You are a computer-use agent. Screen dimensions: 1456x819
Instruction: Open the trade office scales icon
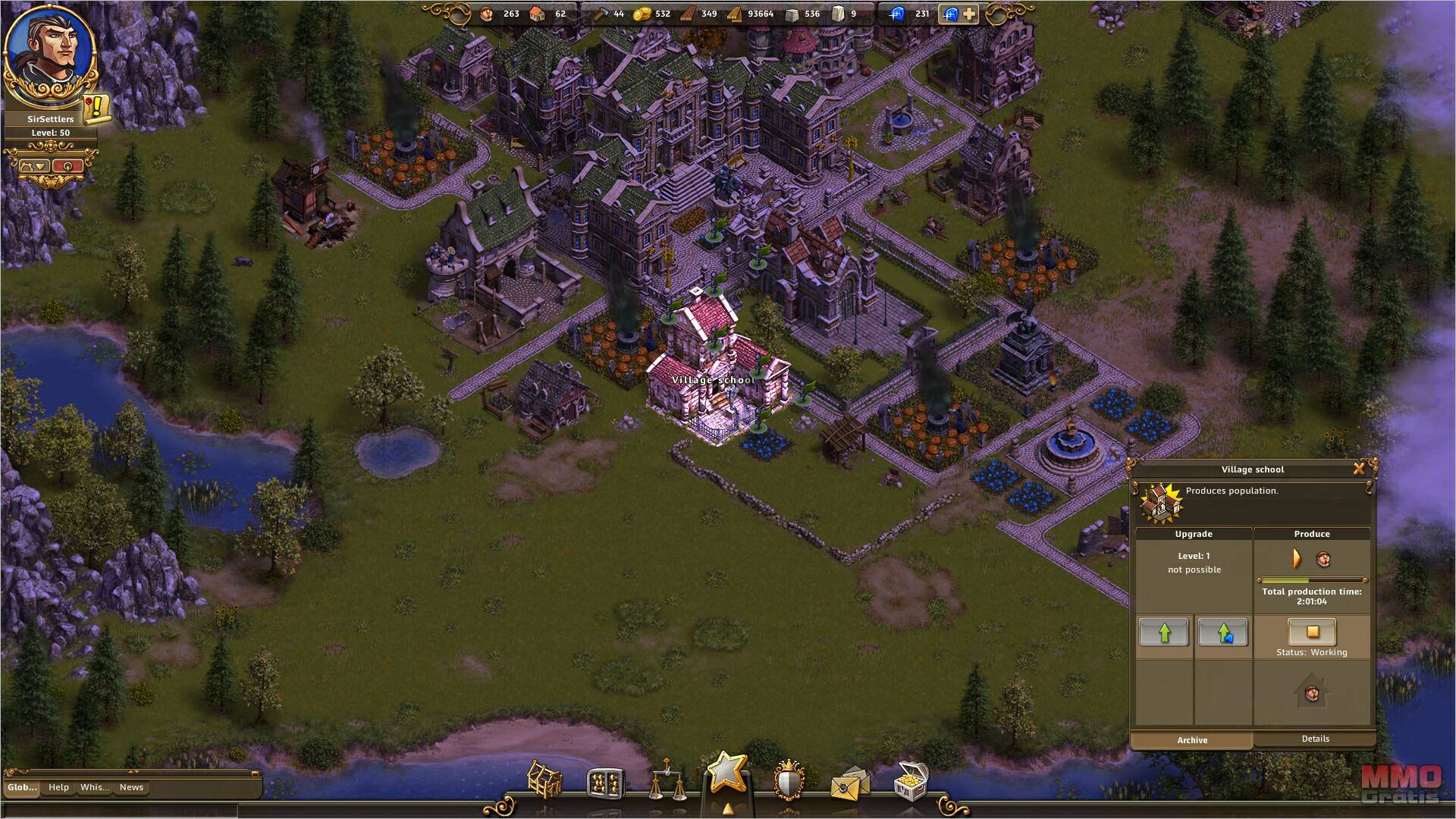667,782
